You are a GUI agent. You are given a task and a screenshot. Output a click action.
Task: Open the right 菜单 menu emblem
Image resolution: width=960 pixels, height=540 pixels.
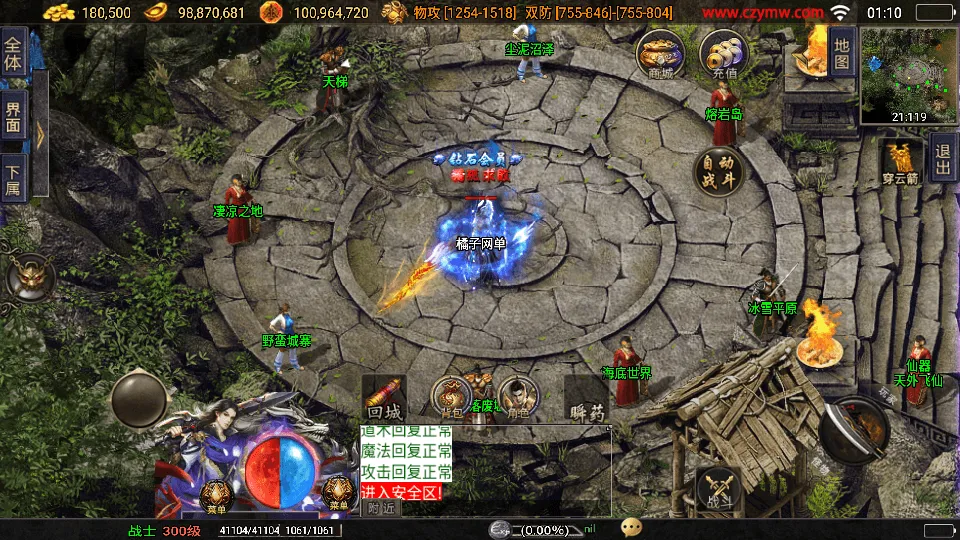pyautogui.click(x=338, y=494)
